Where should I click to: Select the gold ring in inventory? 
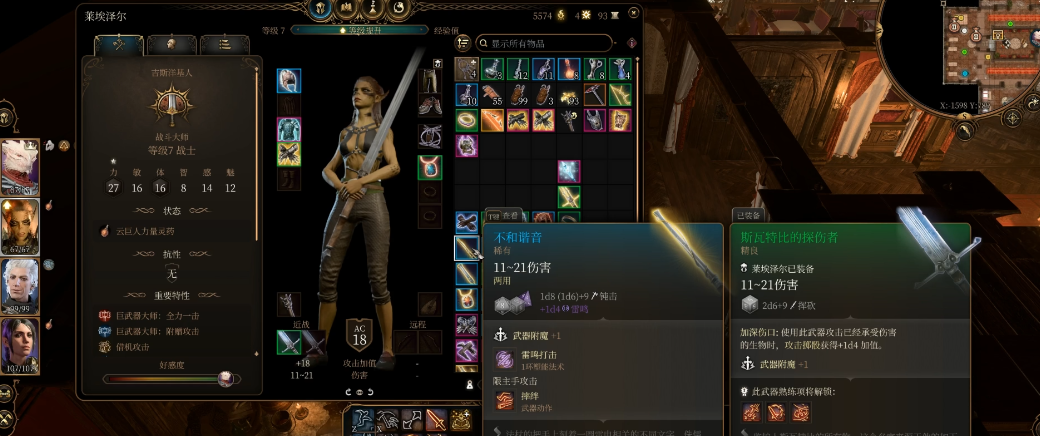point(467,120)
